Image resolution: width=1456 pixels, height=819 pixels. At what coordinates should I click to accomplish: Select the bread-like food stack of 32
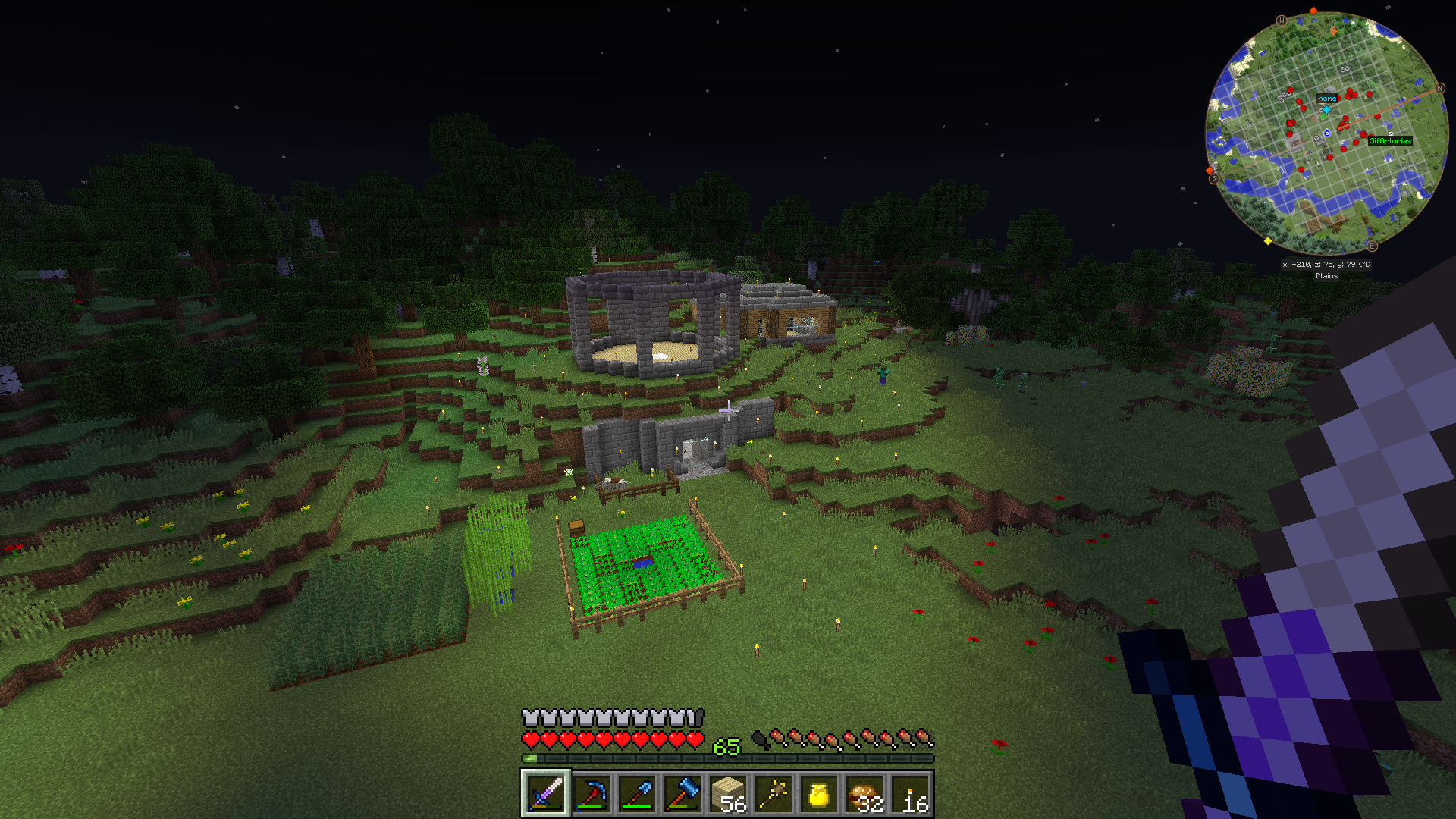[x=864, y=793]
